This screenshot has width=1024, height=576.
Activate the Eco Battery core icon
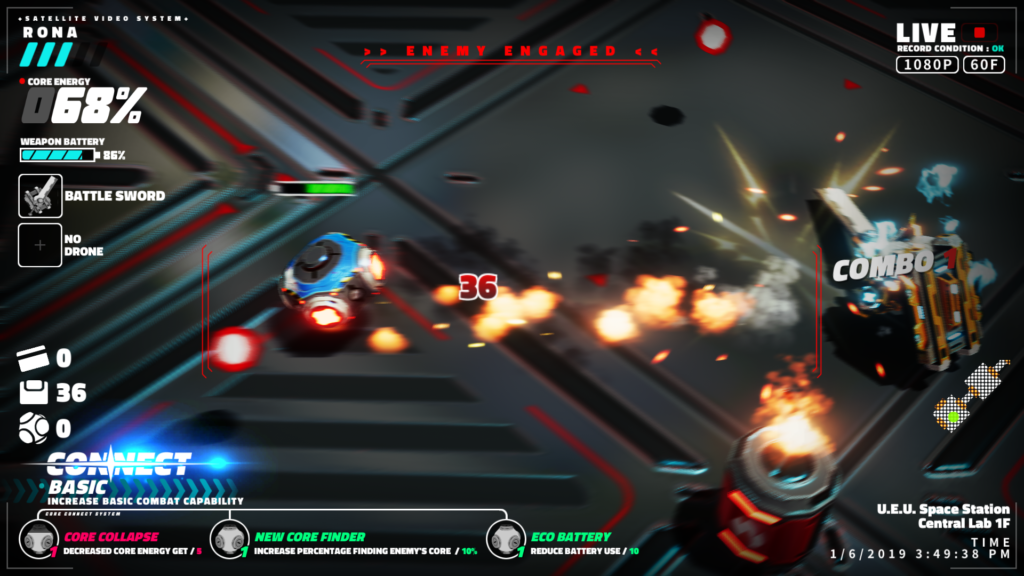pyautogui.click(x=506, y=541)
